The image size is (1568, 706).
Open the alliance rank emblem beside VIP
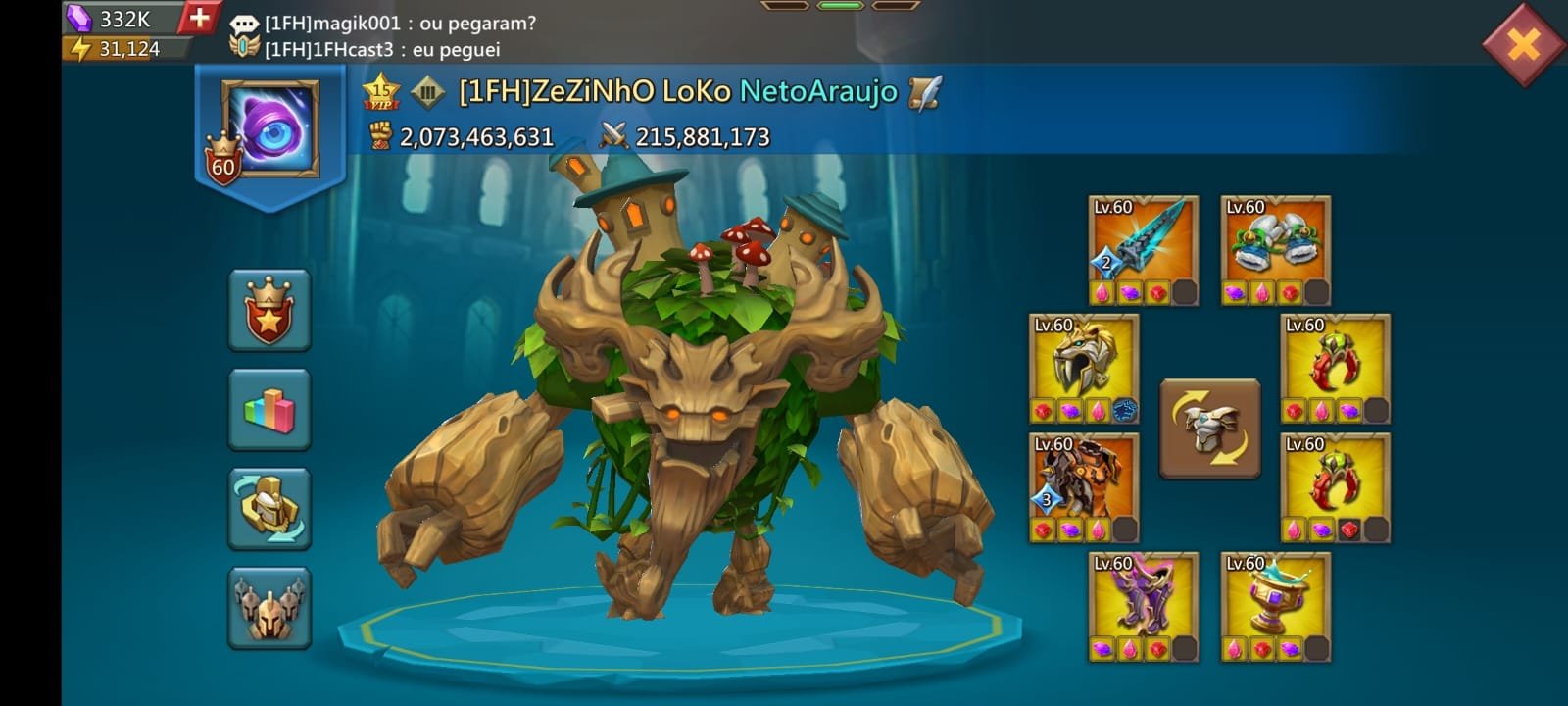(x=427, y=92)
